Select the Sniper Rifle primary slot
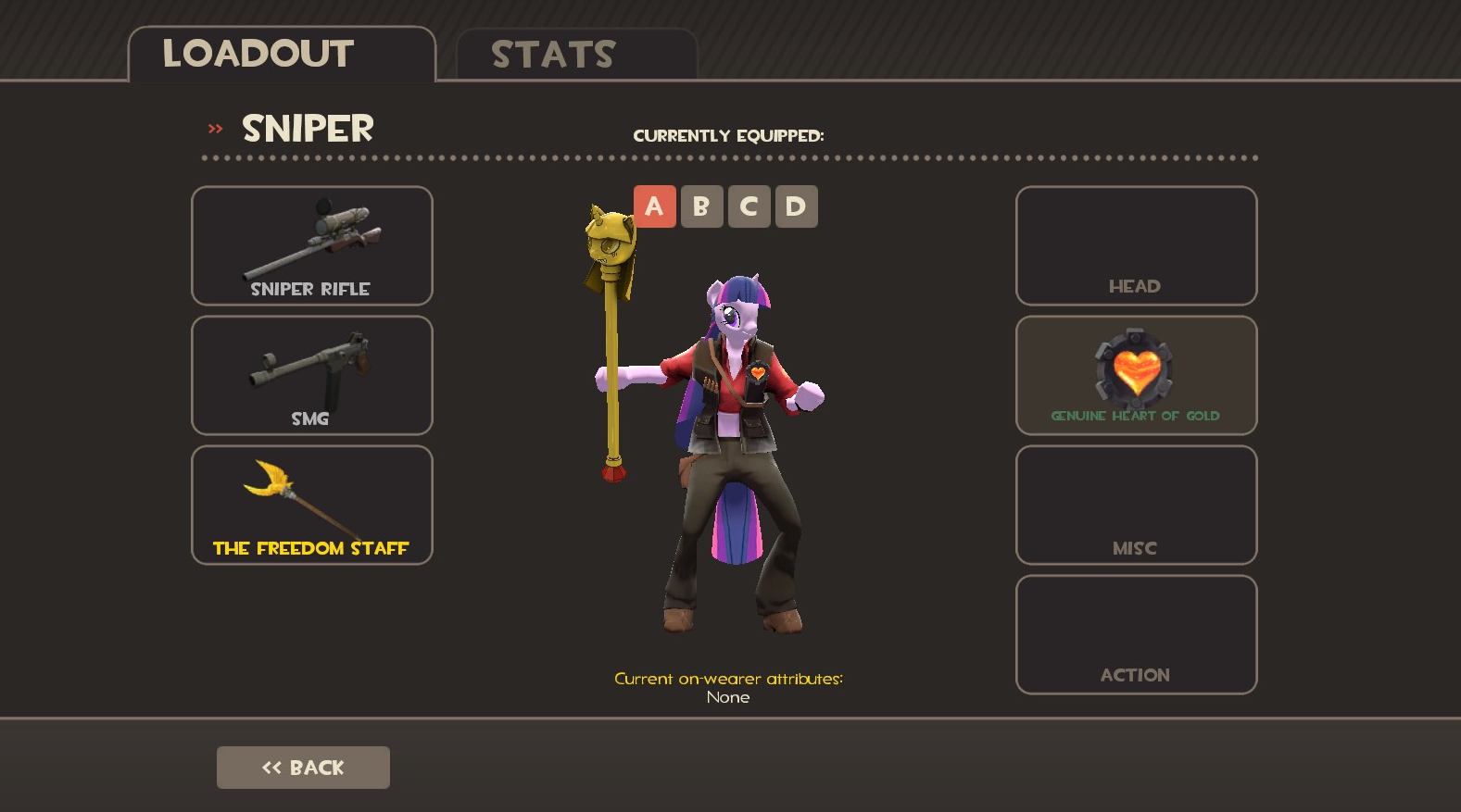 tap(312, 246)
